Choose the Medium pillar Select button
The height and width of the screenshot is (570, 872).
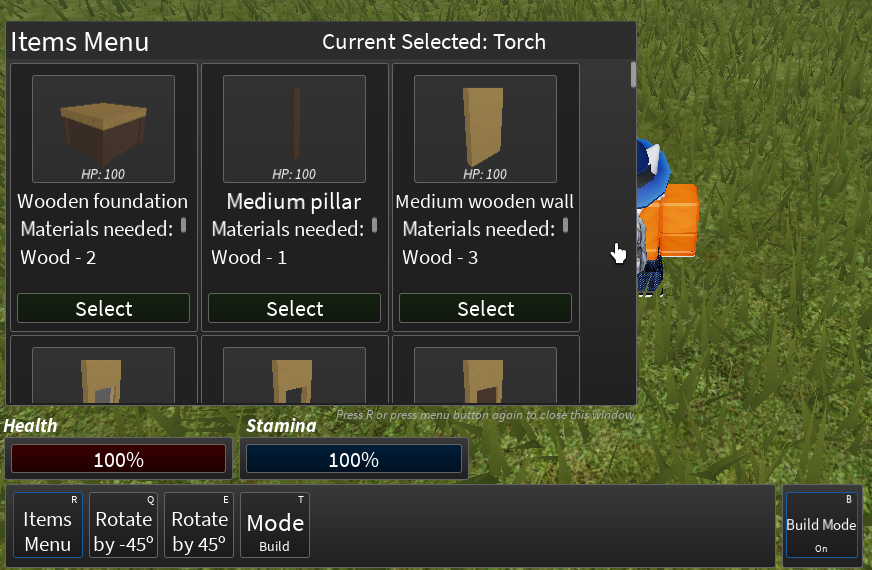point(294,309)
